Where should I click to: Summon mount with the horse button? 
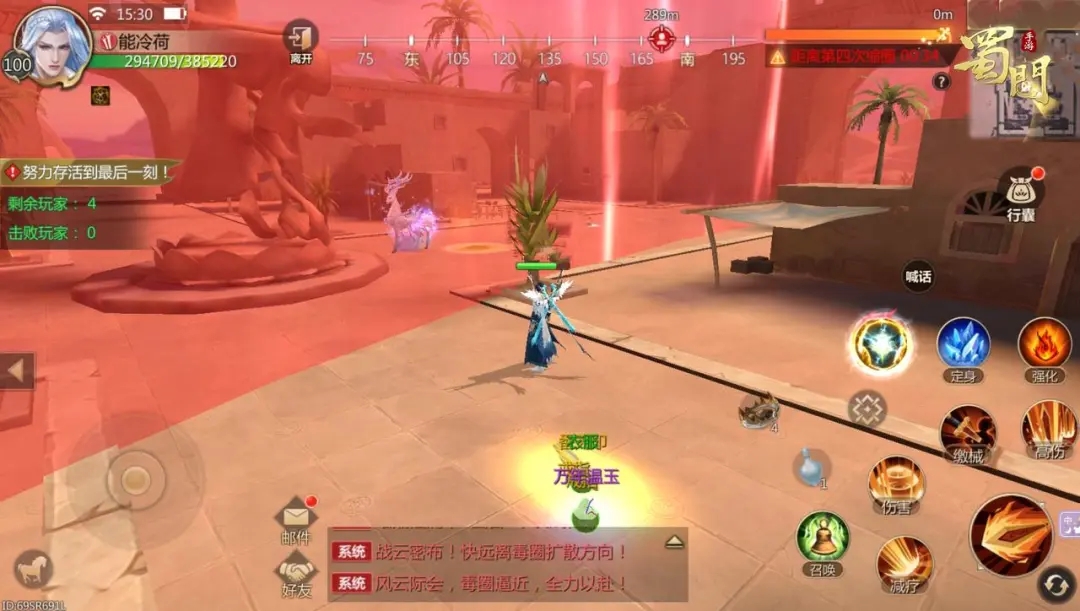pyautogui.click(x=33, y=569)
